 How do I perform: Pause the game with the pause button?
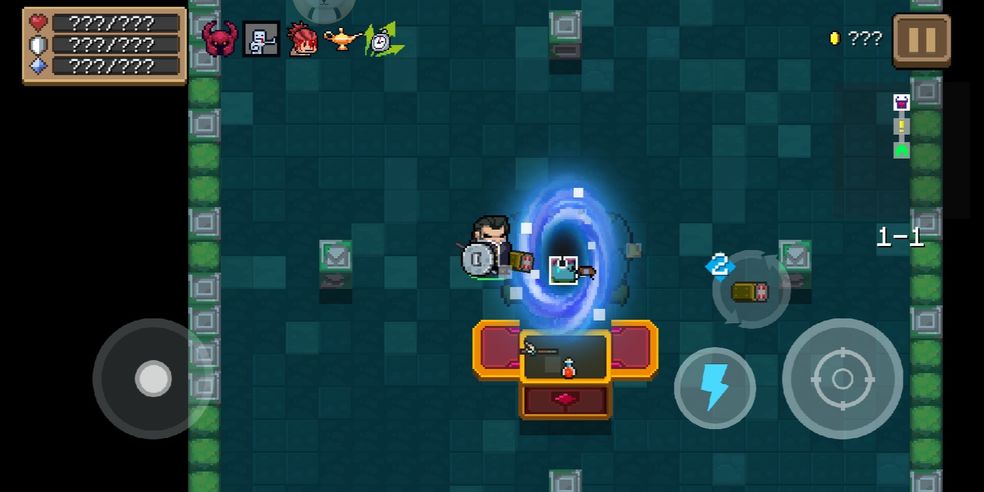pyautogui.click(x=921, y=40)
